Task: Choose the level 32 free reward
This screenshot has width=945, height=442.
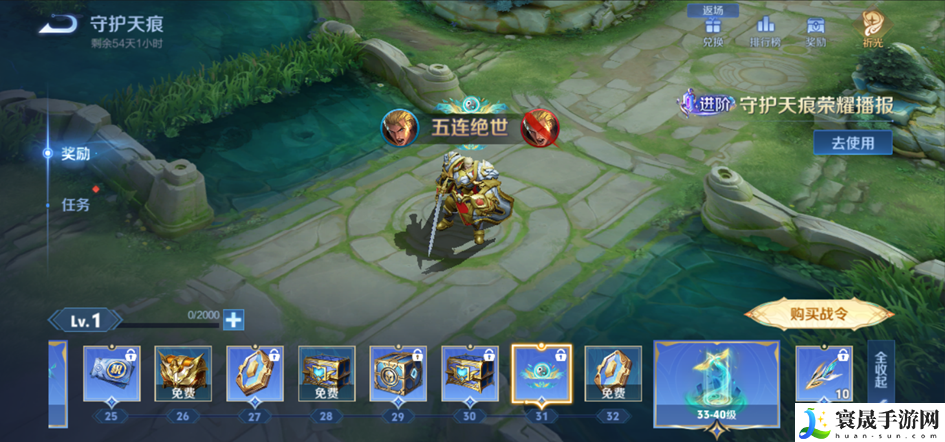Action: click(x=613, y=375)
